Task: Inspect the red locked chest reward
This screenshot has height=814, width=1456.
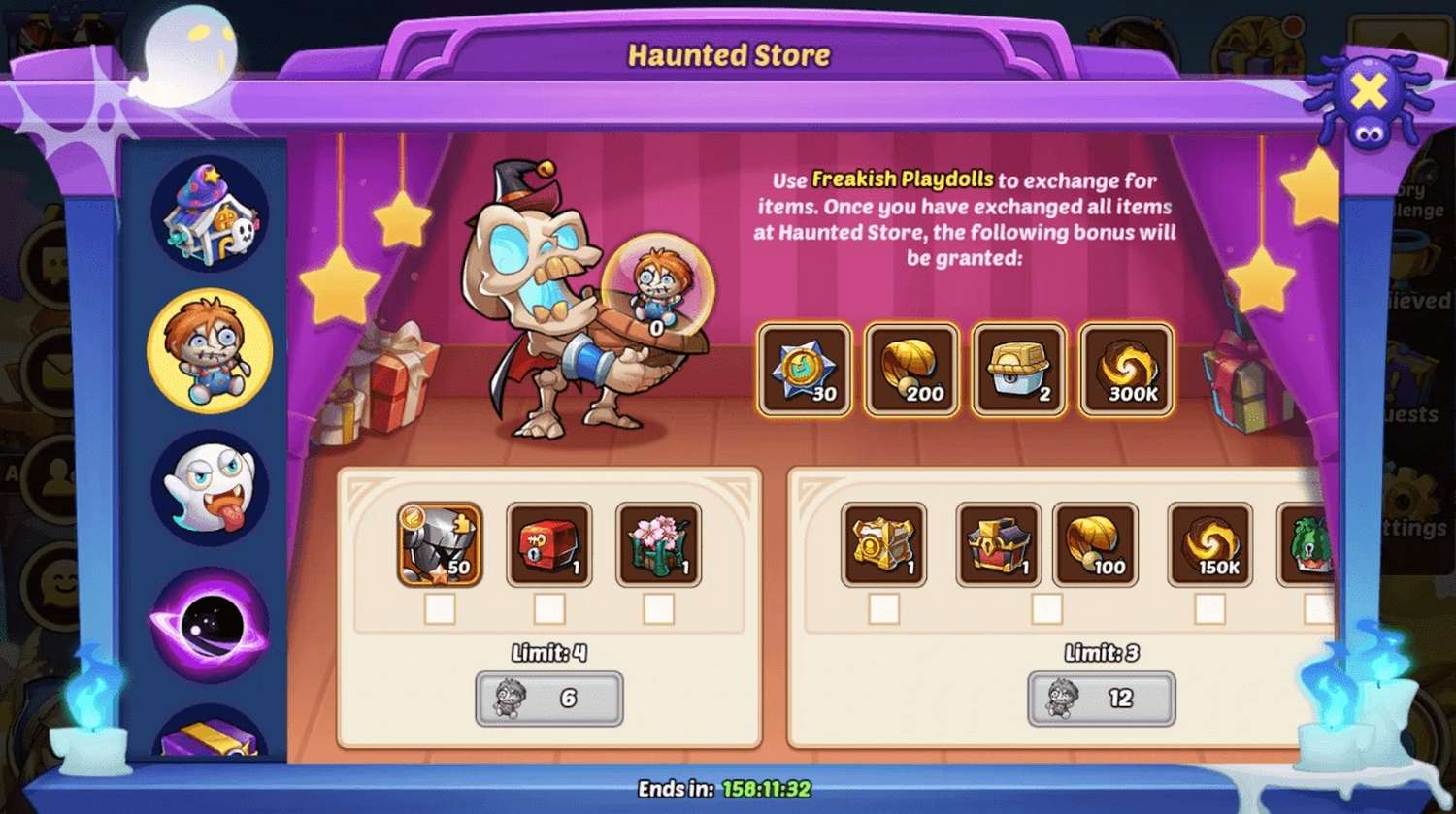Action: click(549, 544)
